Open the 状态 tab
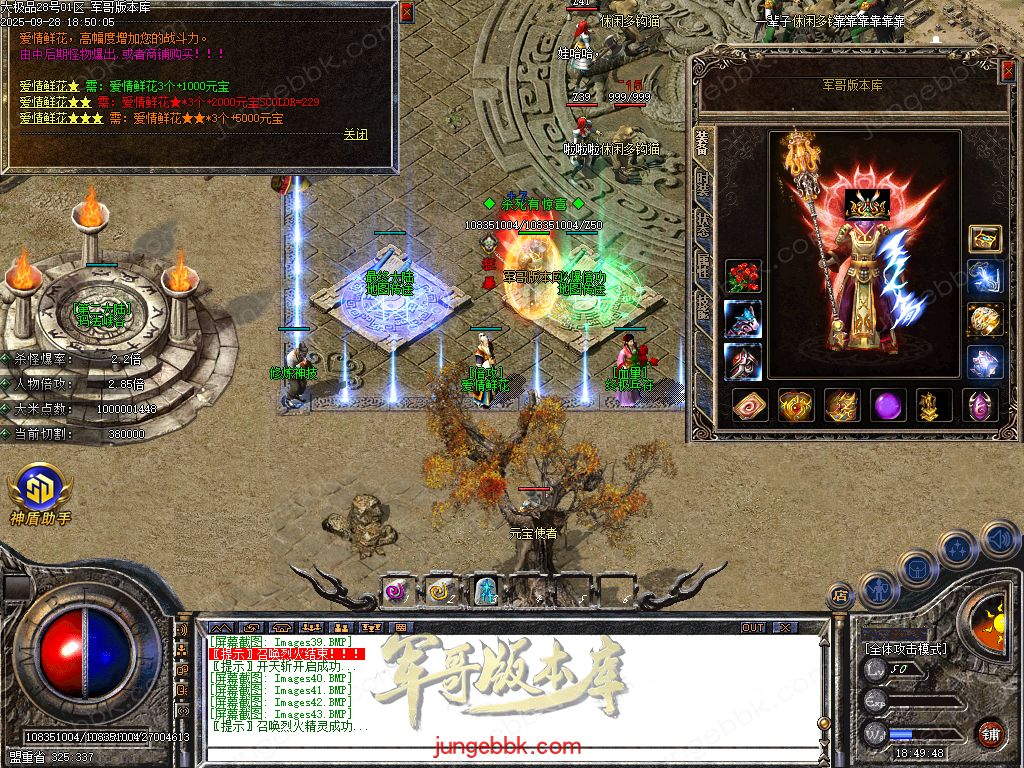The height and width of the screenshot is (768, 1024). (702, 223)
